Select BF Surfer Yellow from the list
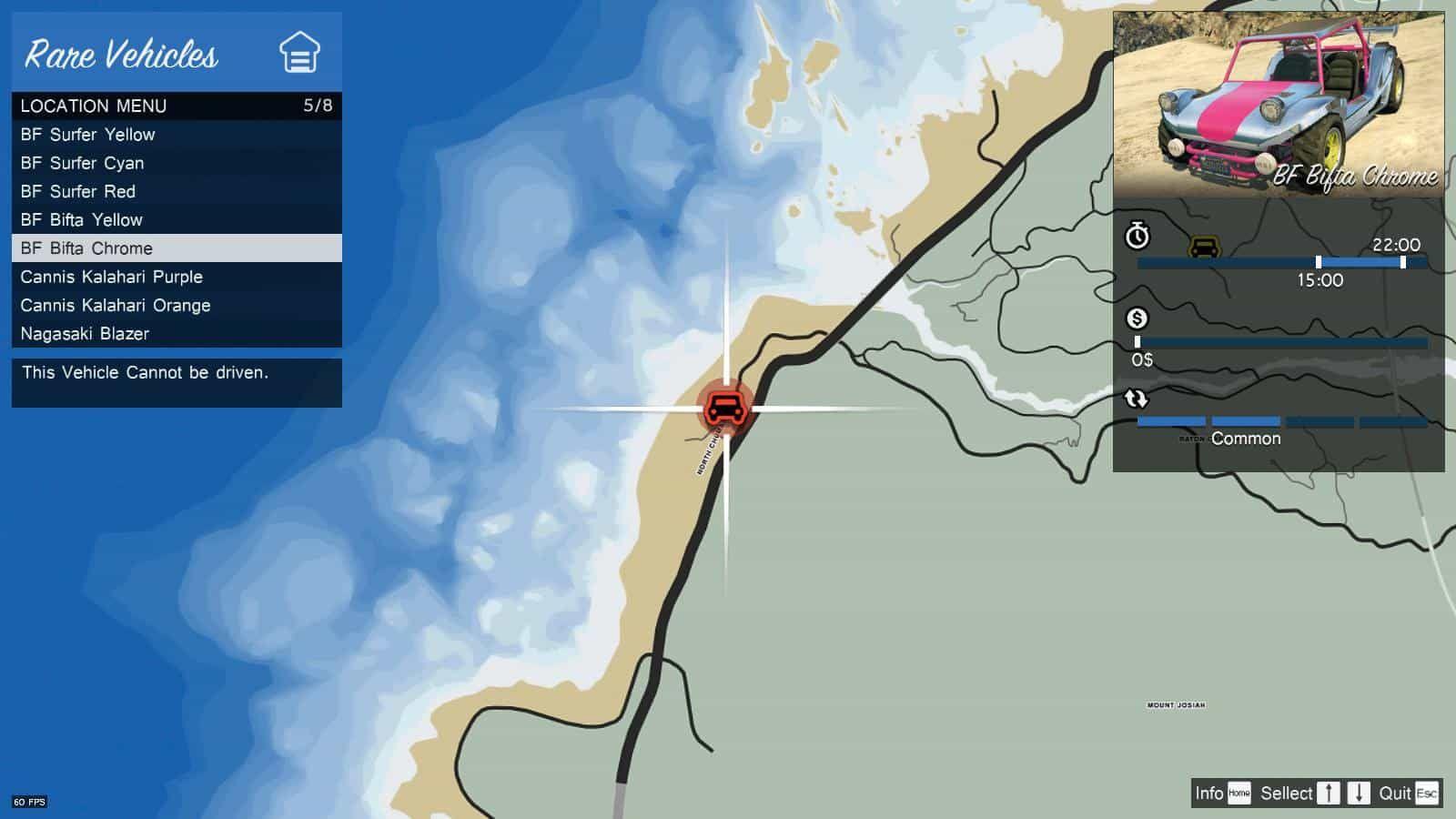 87,135
